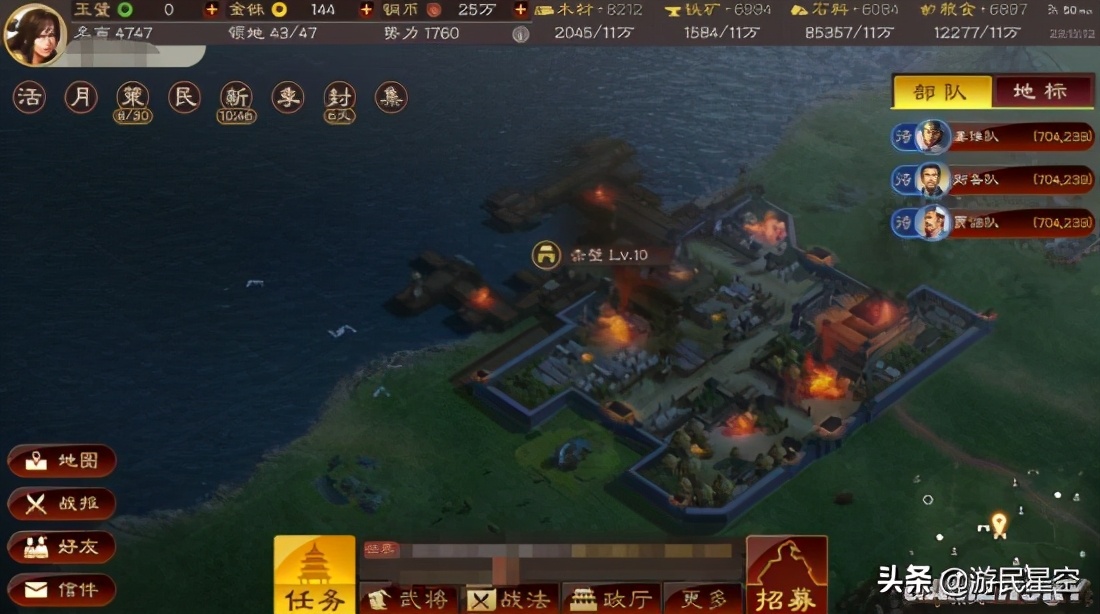The height and width of the screenshot is (614, 1100).
Task: Open the 政厅 government hall menu
Action: tap(610, 599)
